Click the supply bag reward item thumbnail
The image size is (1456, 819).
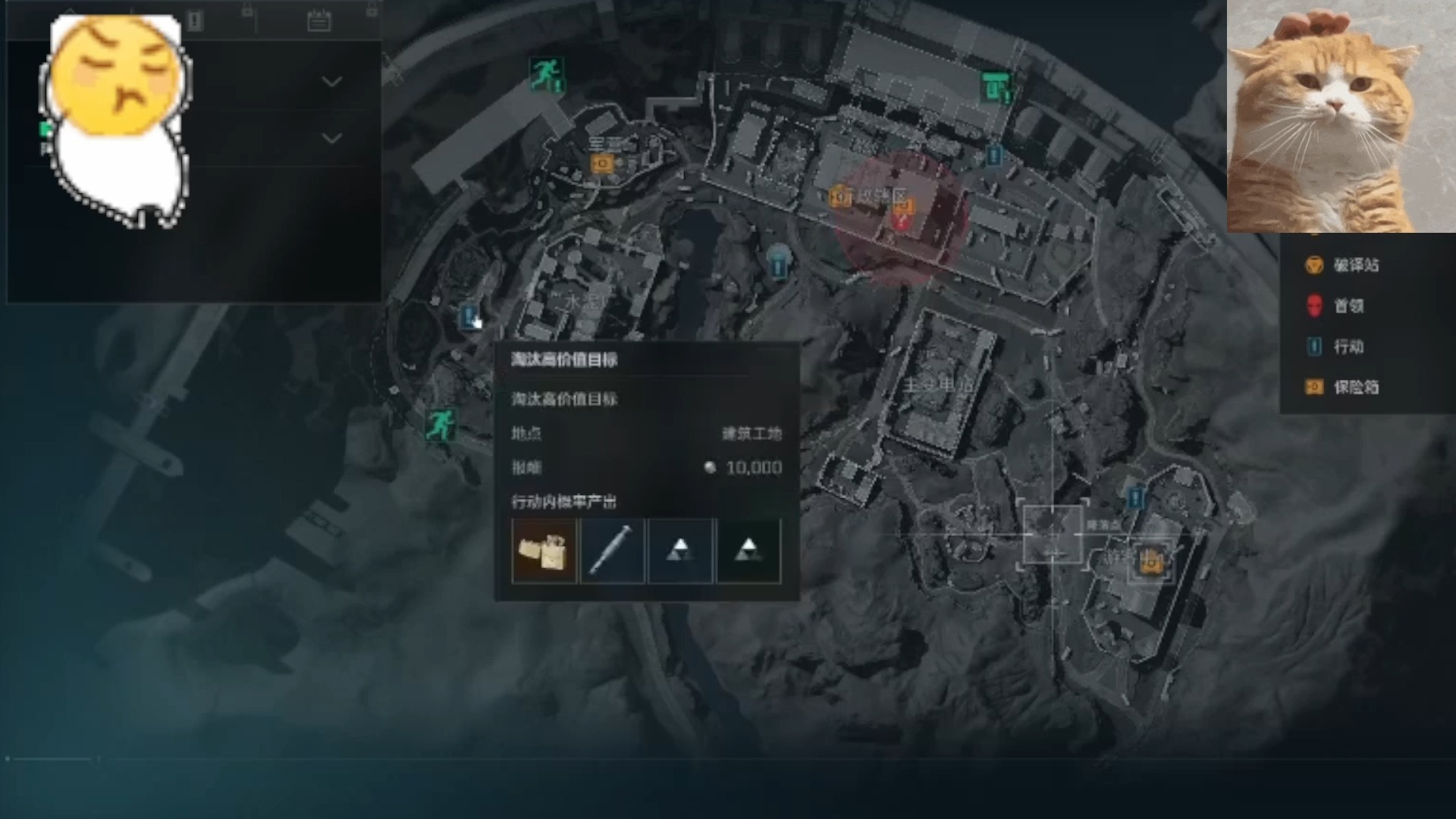(544, 551)
